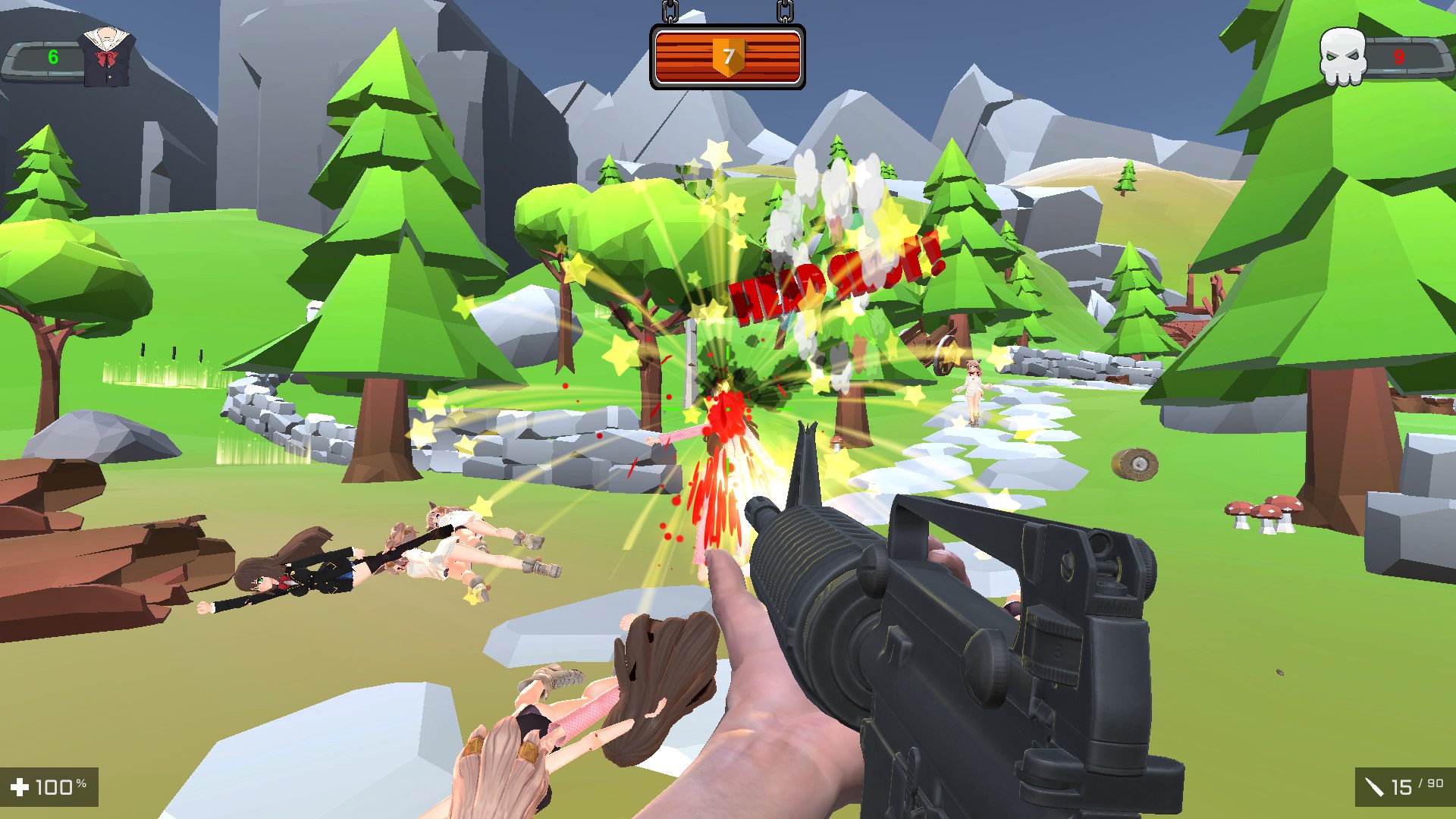Click the left chain holding the level sign
Screen dimensions: 1456x819
tap(670, 11)
